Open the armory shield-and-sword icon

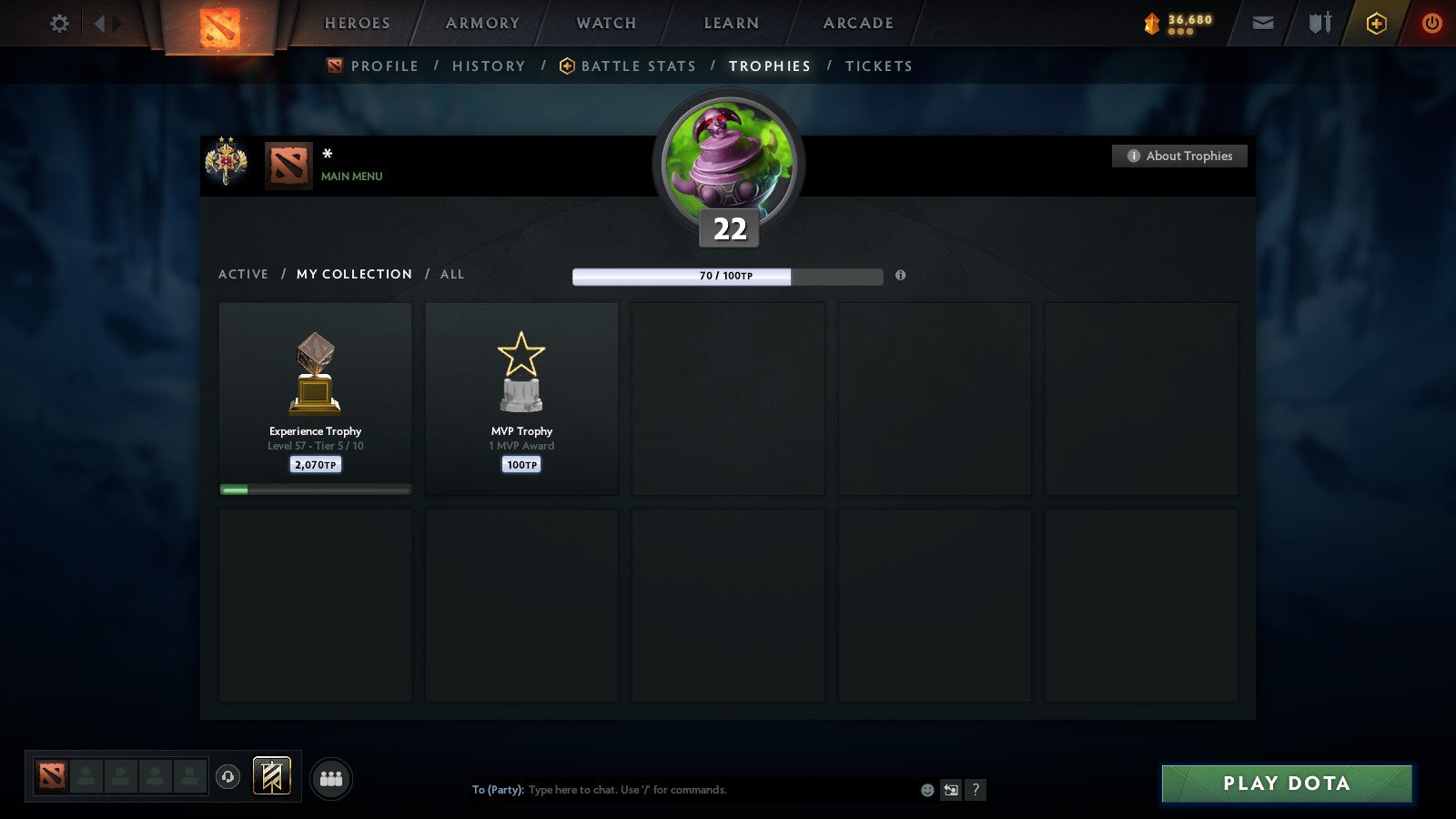point(1319,23)
